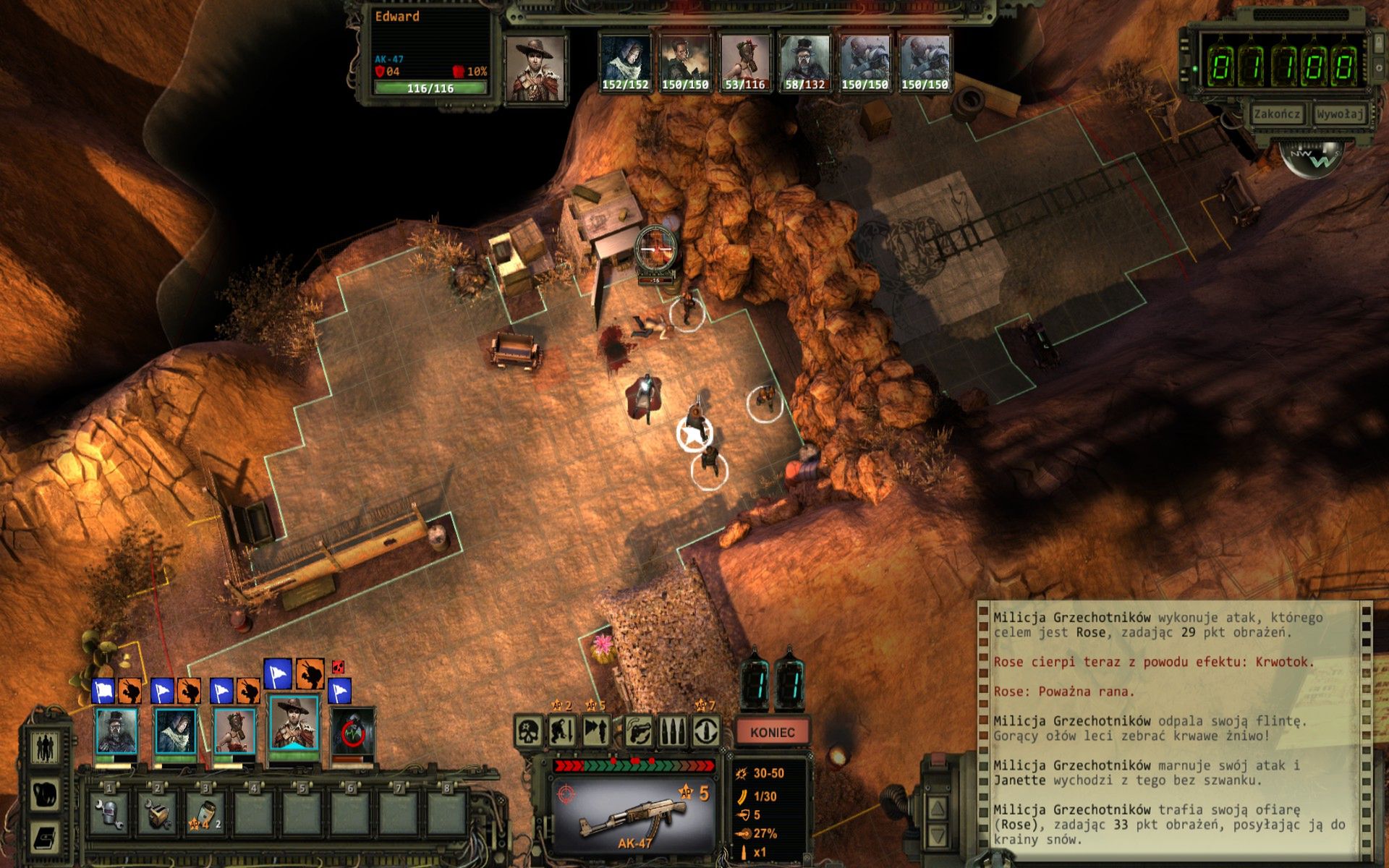Viewport: 1389px width, 868px height.
Task: Activate the skull headshot ability
Action: (x=530, y=731)
